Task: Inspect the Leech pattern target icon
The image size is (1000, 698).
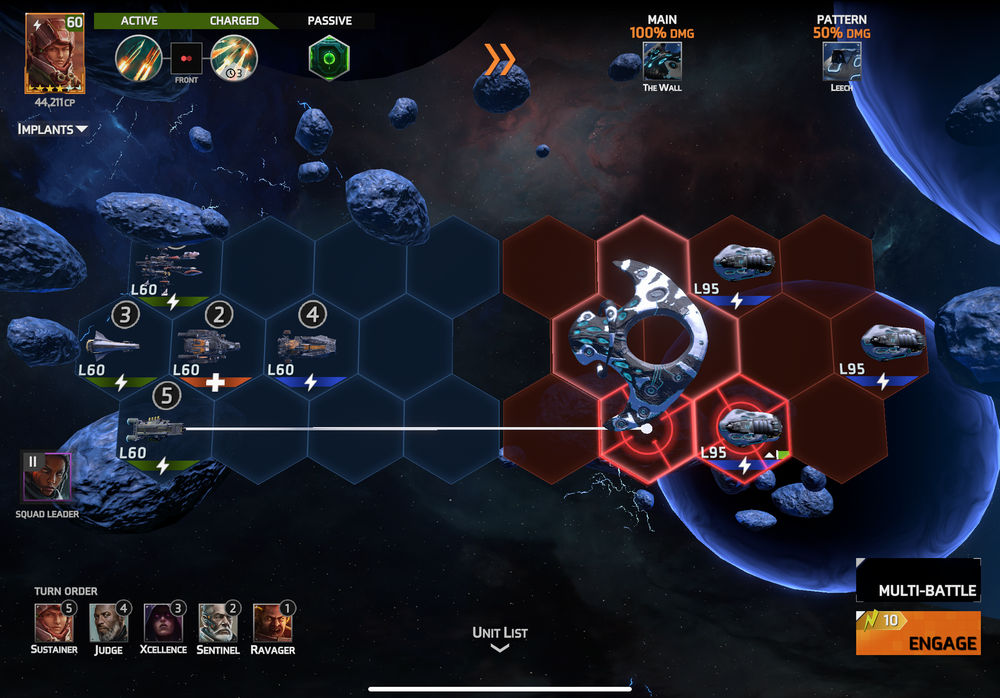Action: [842, 60]
